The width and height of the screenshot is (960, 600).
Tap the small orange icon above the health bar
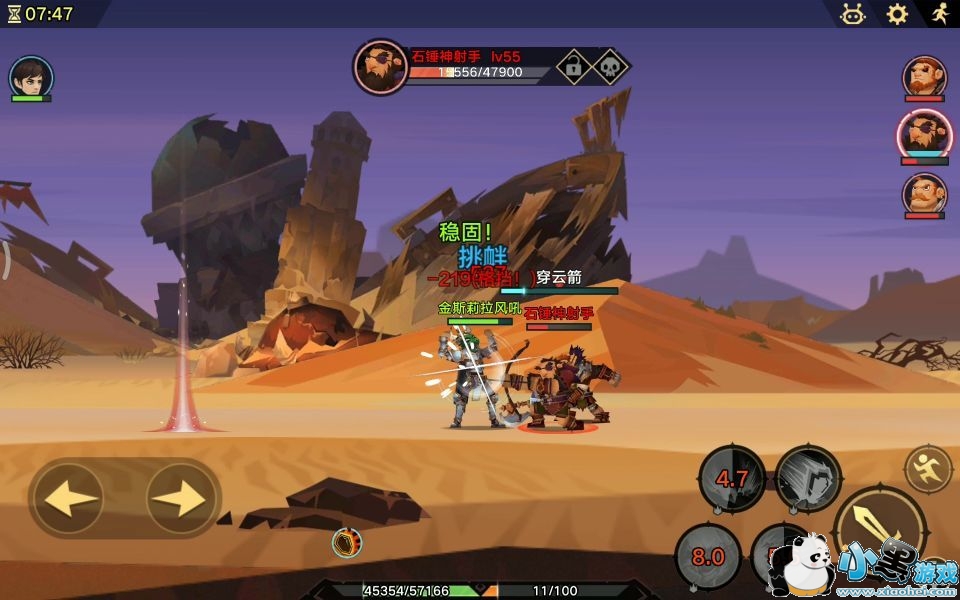347,543
